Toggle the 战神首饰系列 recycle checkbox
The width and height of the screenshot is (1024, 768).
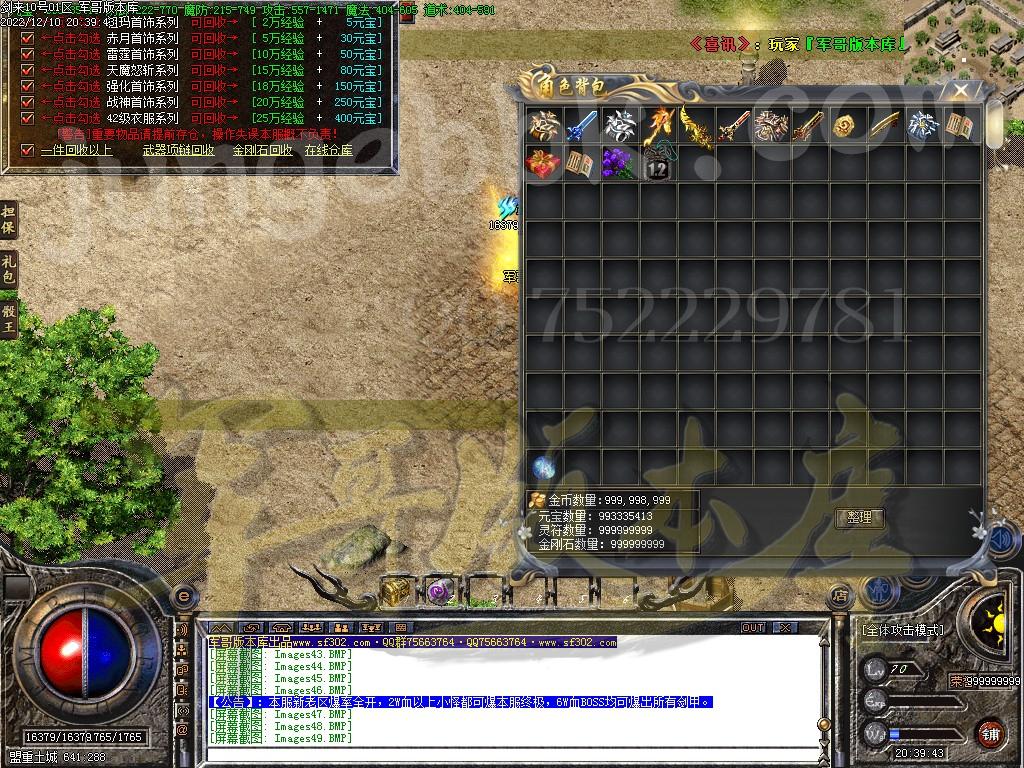[28, 102]
